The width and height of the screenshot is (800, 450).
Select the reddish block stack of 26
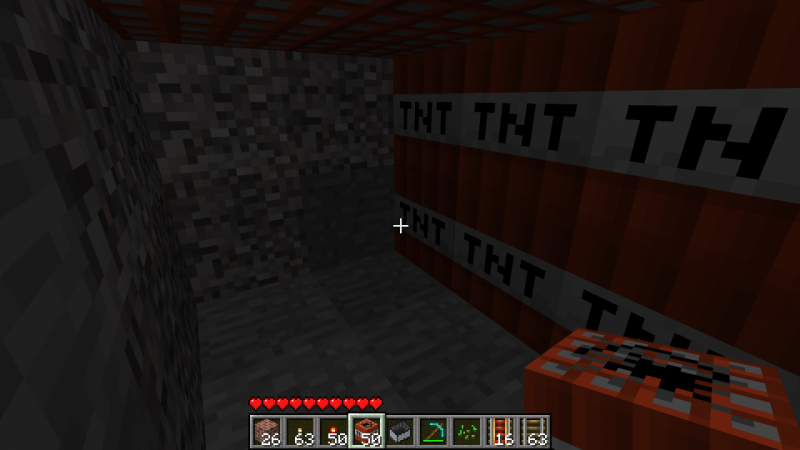266,432
